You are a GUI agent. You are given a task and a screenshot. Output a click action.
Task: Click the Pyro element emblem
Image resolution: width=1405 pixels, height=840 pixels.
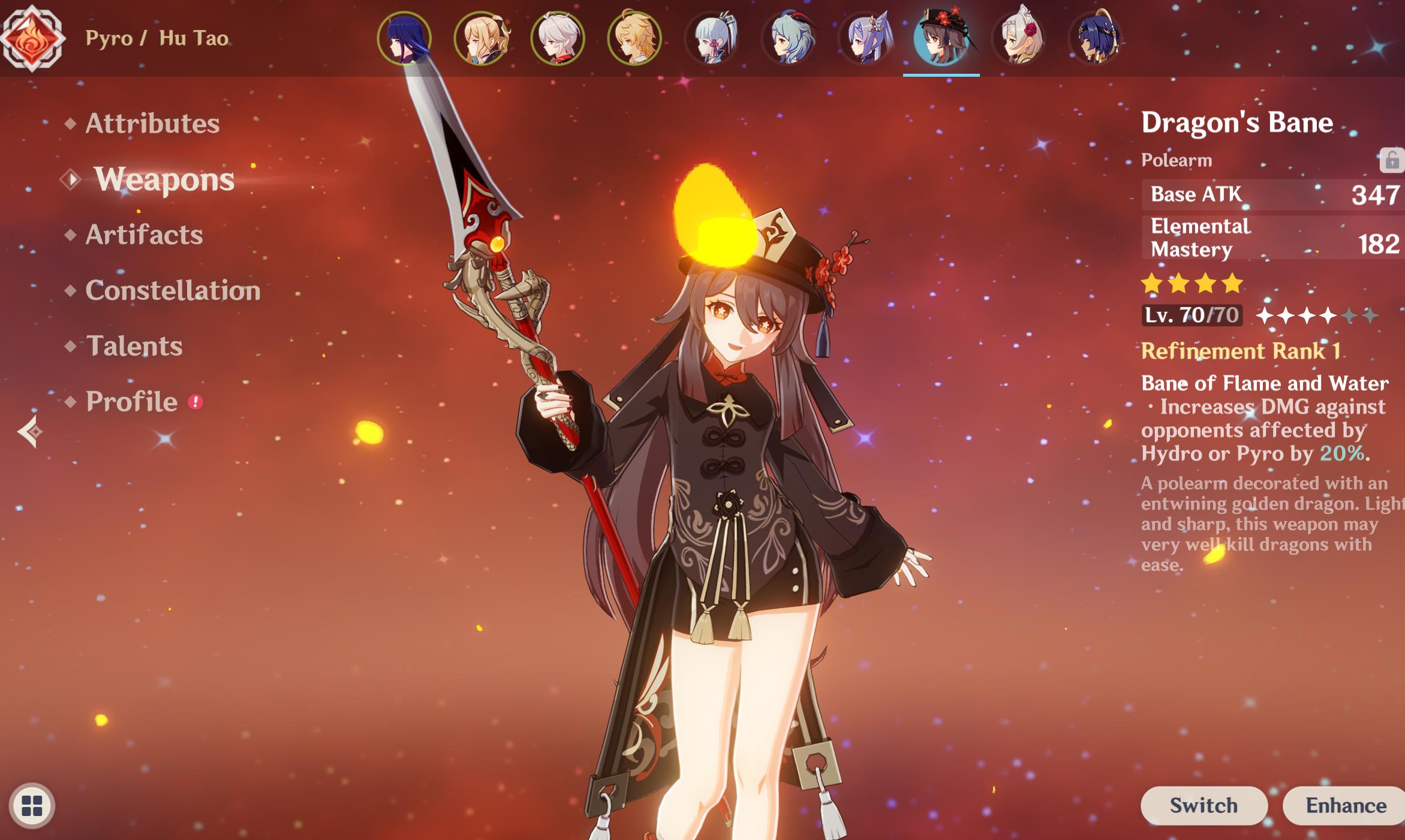click(32, 37)
